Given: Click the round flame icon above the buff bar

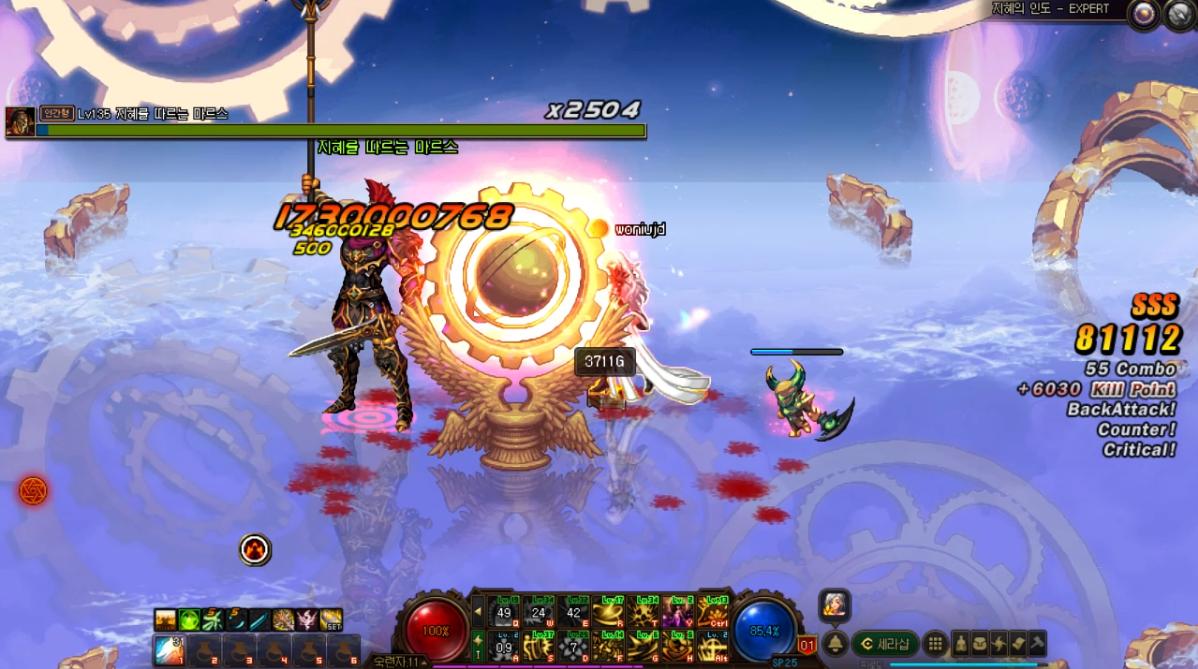Looking at the screenshot, I should (255, 548).
